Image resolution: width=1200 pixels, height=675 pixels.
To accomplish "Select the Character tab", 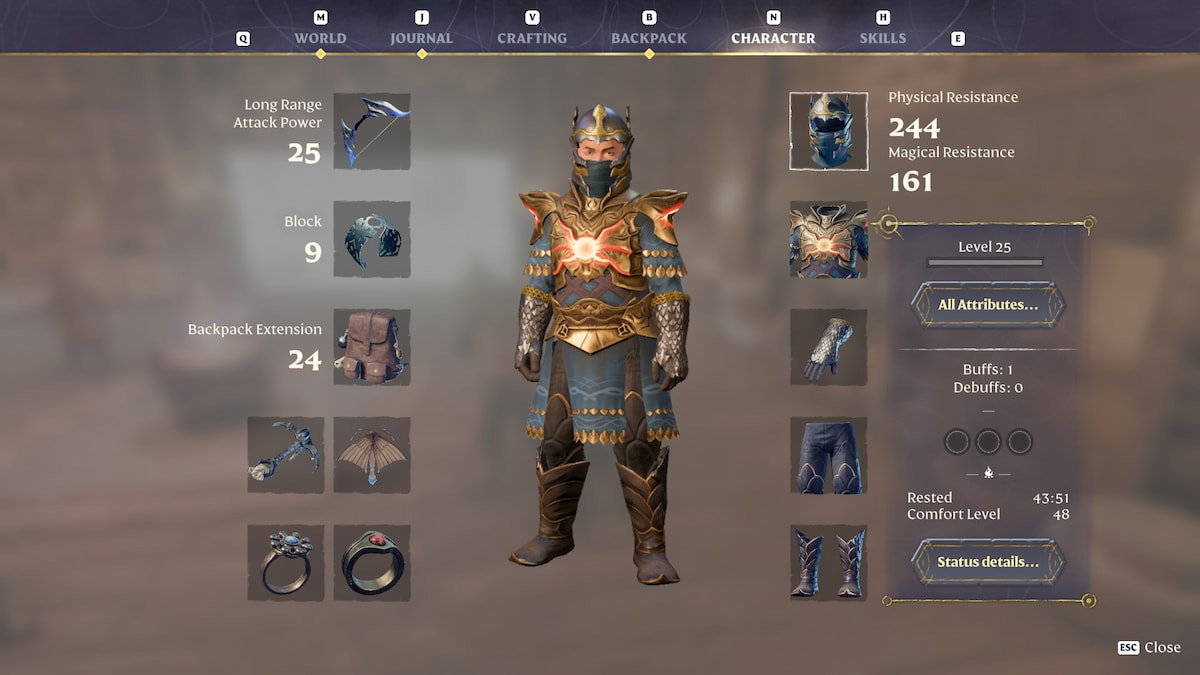I will coord(773,38).
